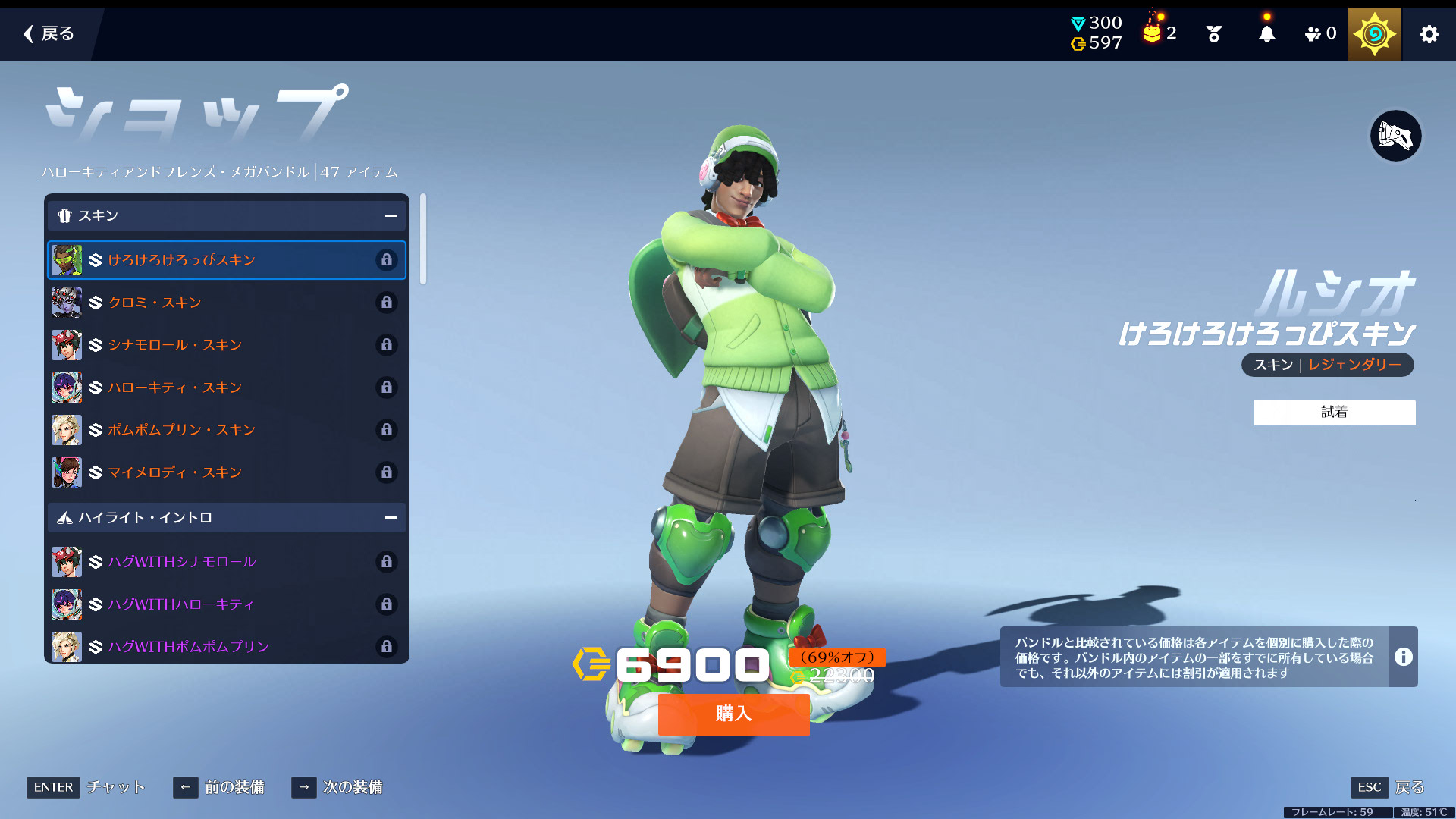Open the player profile portrait icon
Viewport: 1456px width, 819px height.
pos(1374,34)
